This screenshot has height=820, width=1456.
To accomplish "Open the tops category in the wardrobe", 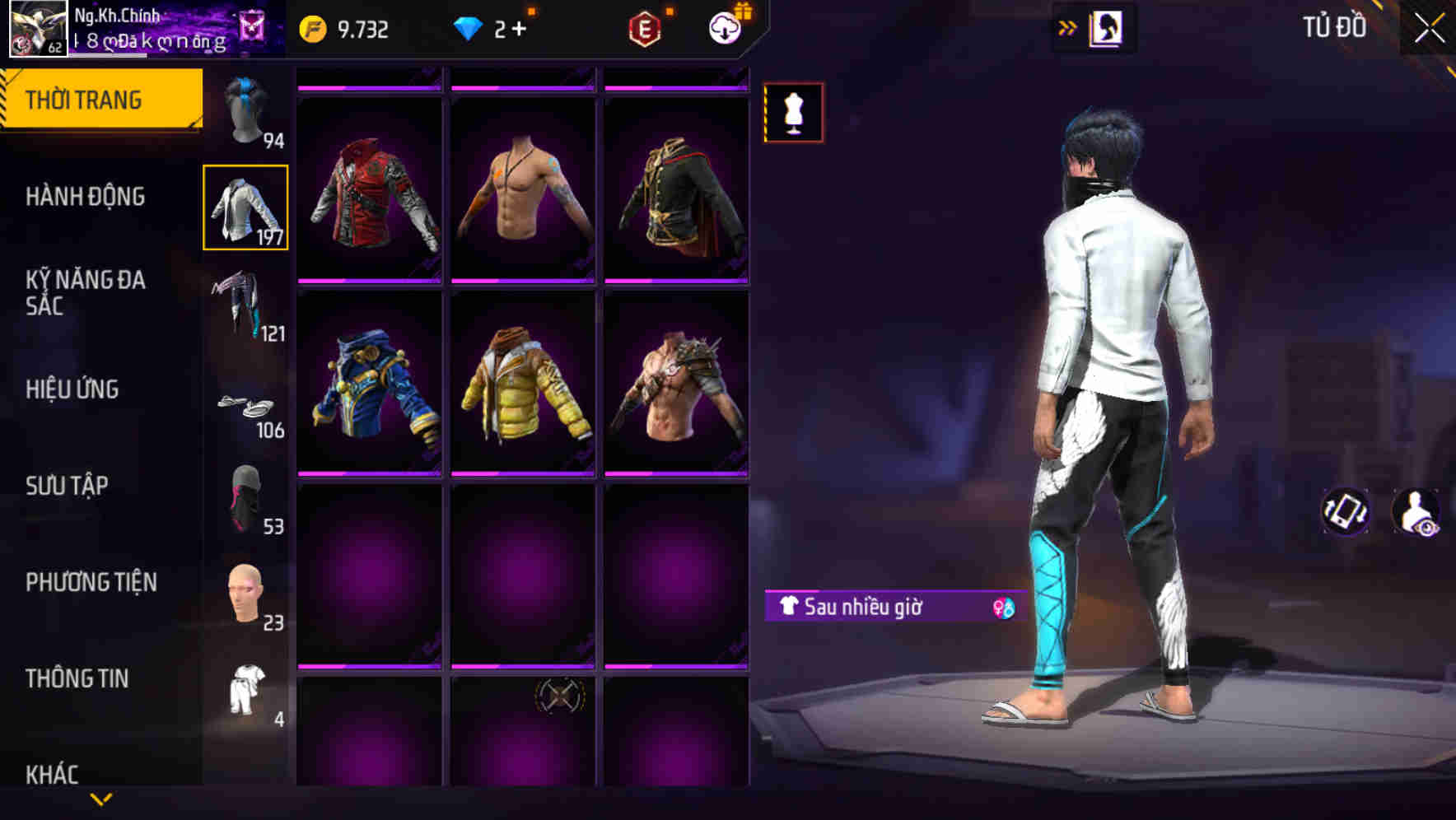I will tap(245, 207).
